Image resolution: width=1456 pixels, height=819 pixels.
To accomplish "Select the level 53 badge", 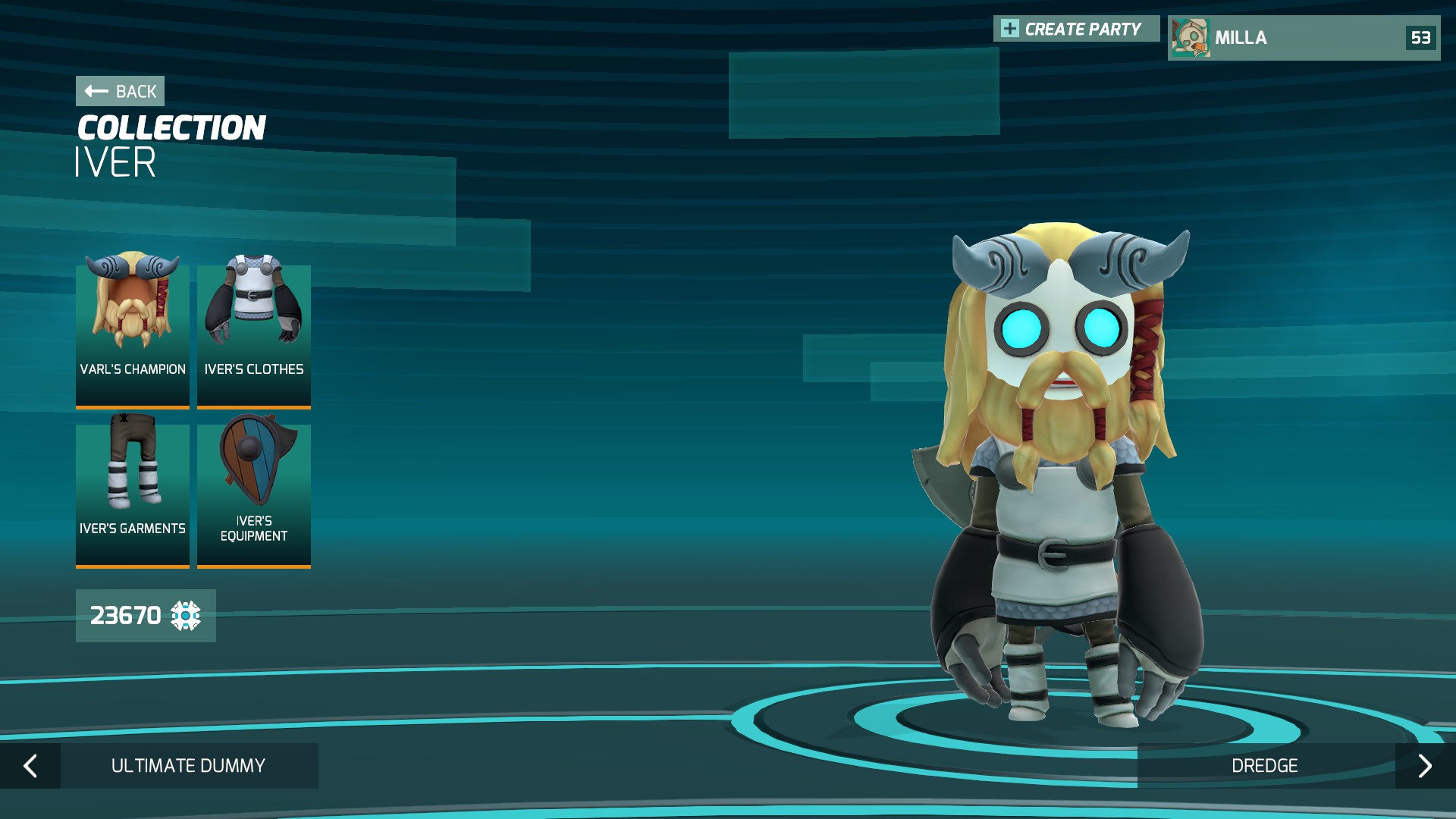I will [x=1421, y=38].
